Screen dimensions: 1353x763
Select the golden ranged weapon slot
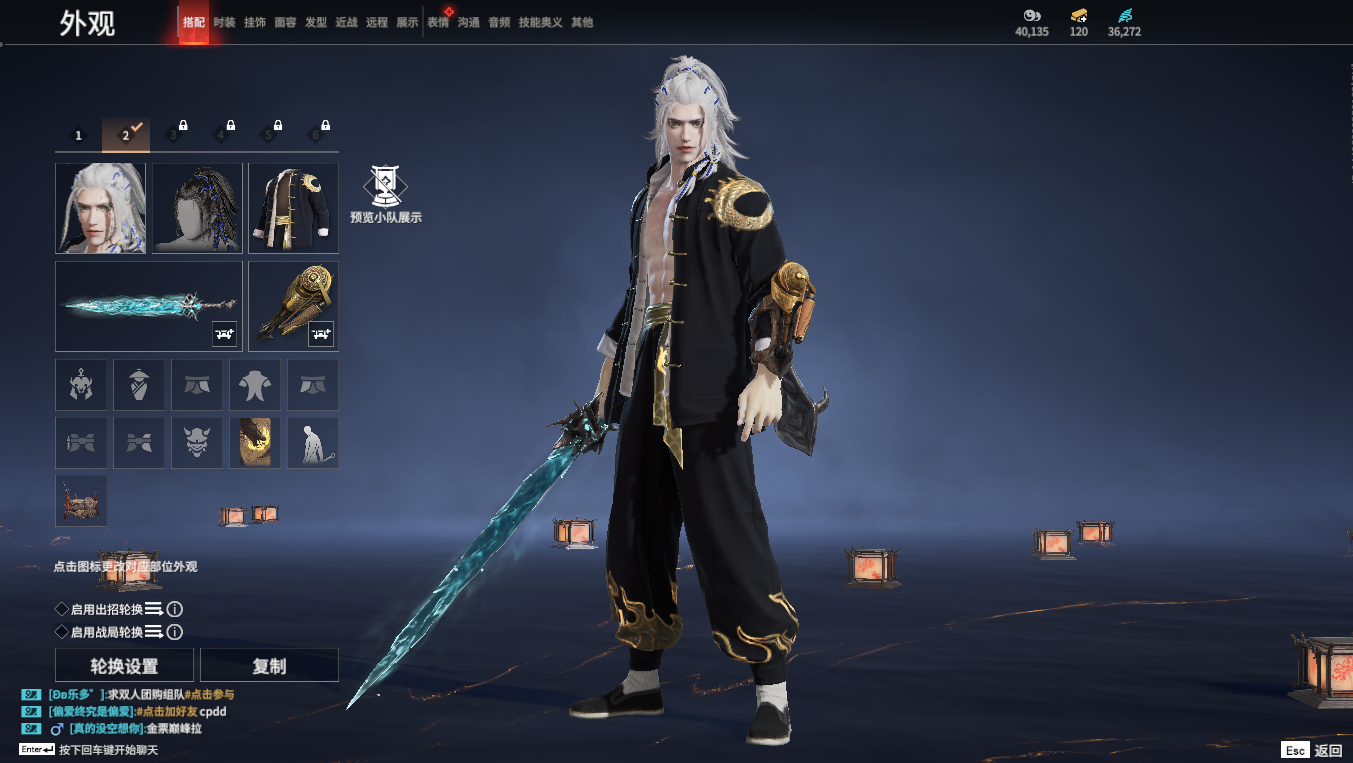click(x=293, y=306)
